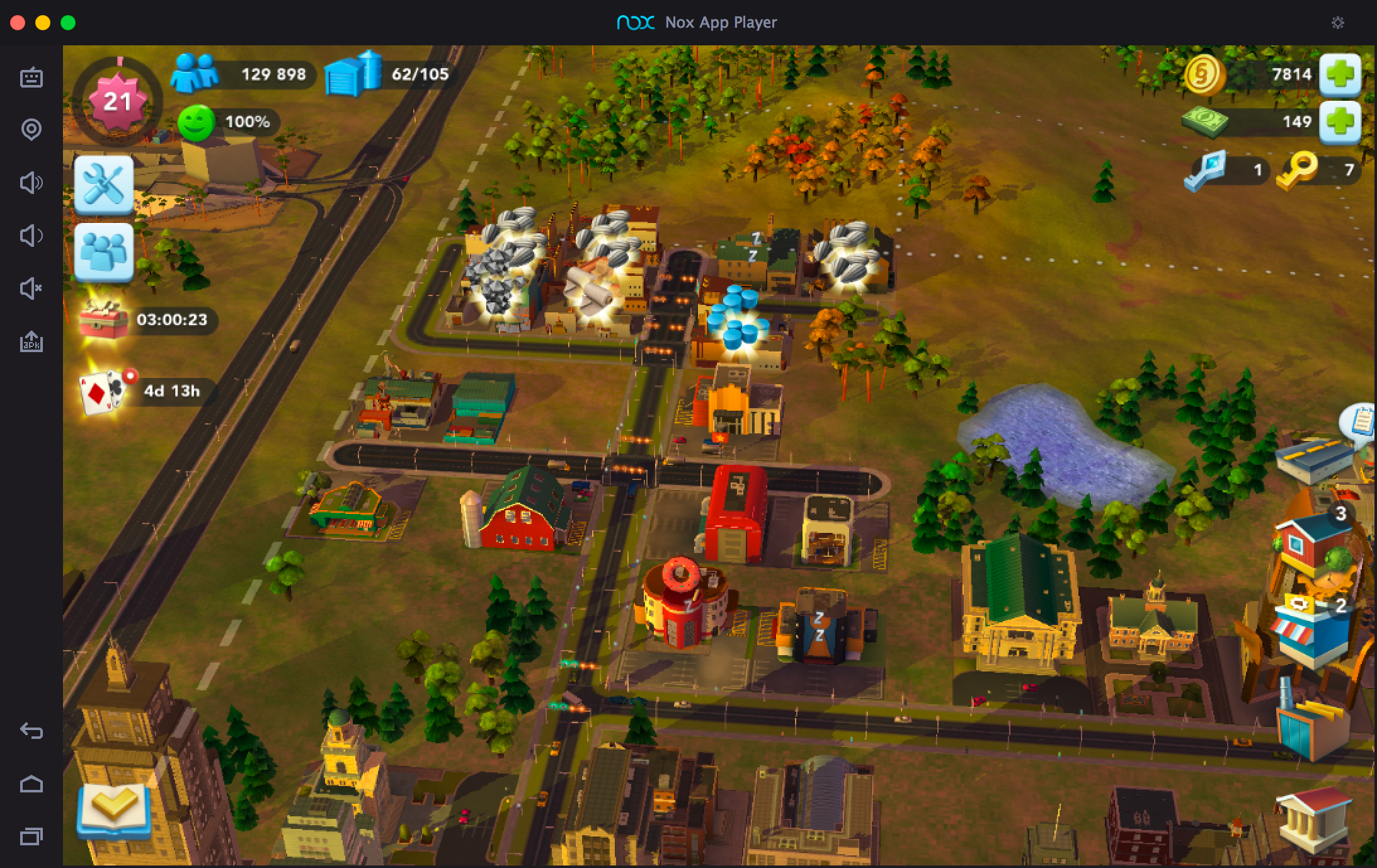This screenshot has width=1377, height=868.
Task: Tap the red toolbox timer offer
Action: pyautogui.click(x=104, y=319)
